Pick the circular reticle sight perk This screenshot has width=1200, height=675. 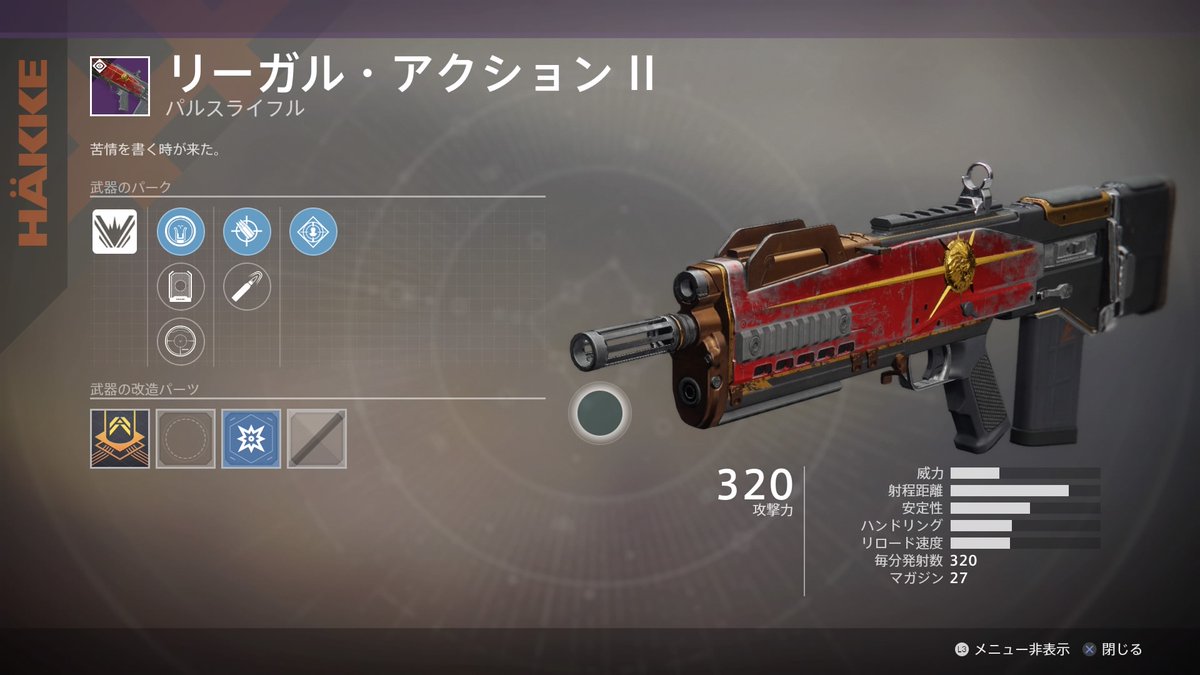pyautogui.click(x=181, y=341)
